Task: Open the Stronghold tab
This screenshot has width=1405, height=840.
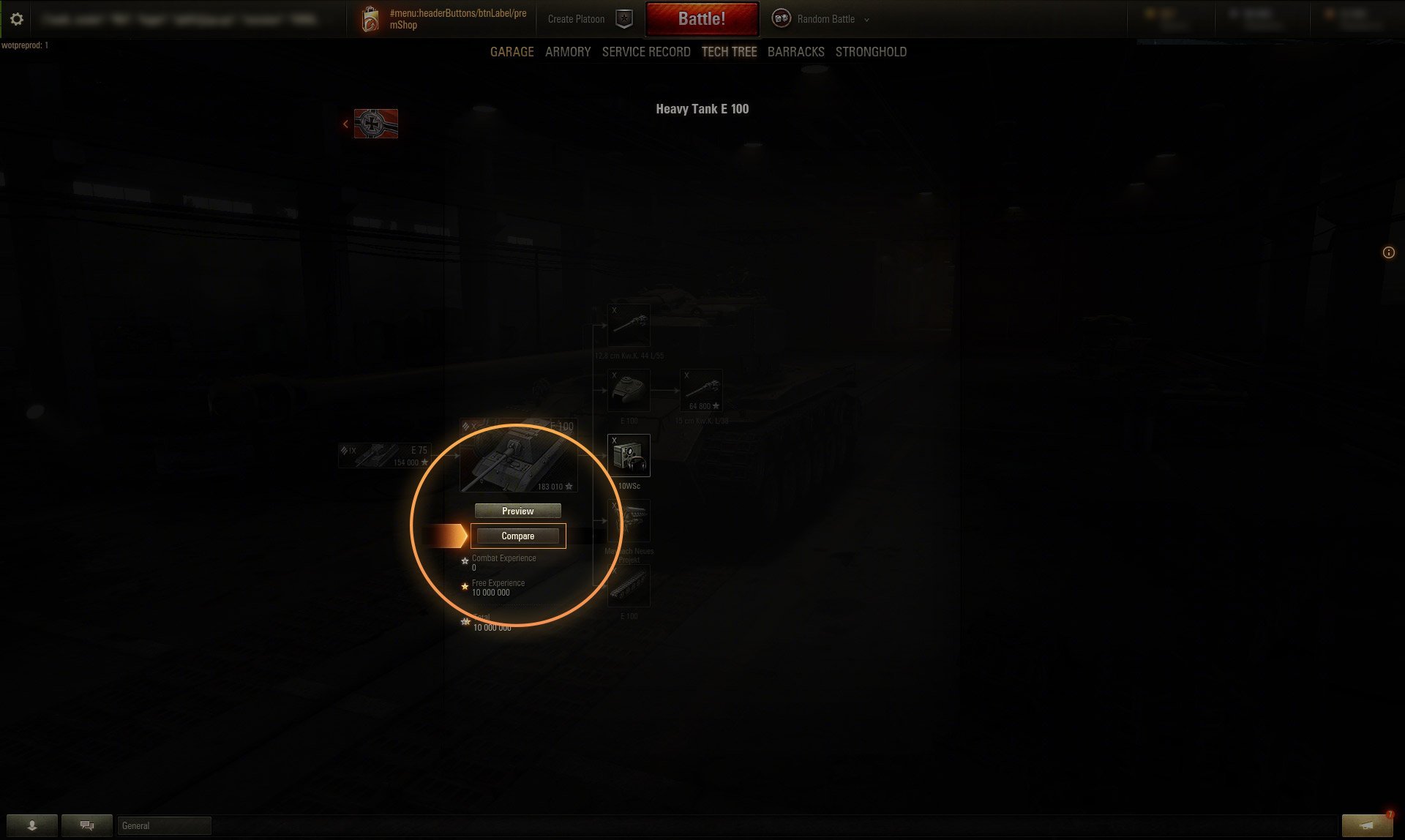Action: coord(871,52)
